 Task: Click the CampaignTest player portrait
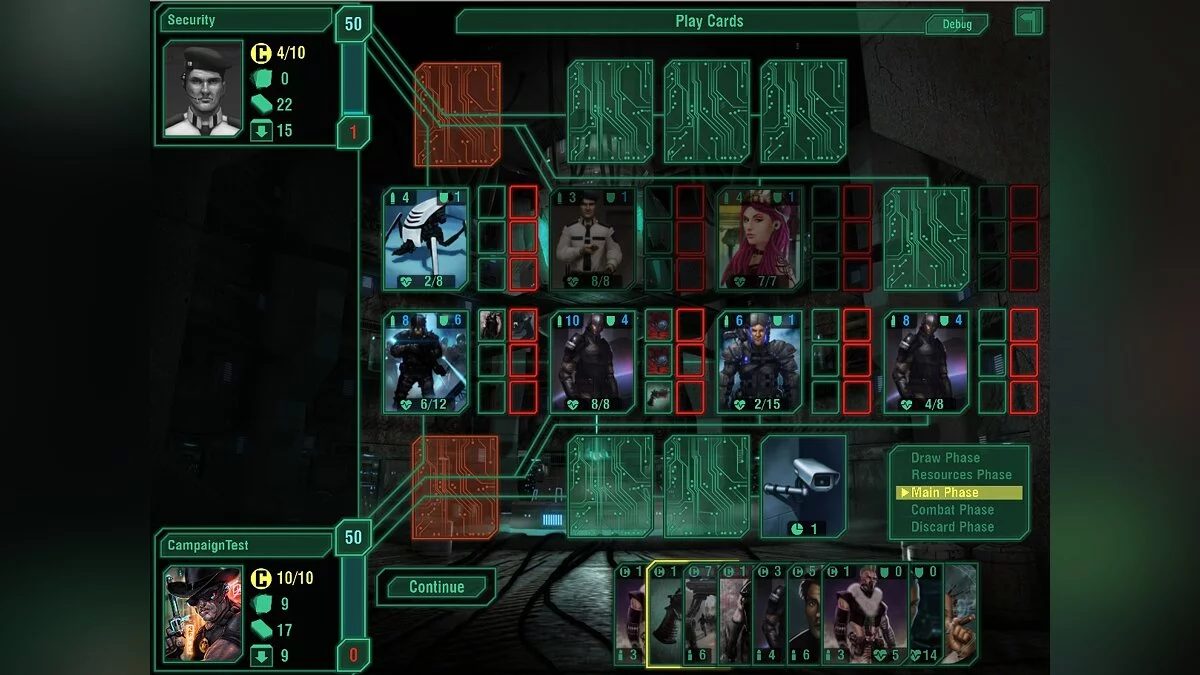[x=203, y=614]
